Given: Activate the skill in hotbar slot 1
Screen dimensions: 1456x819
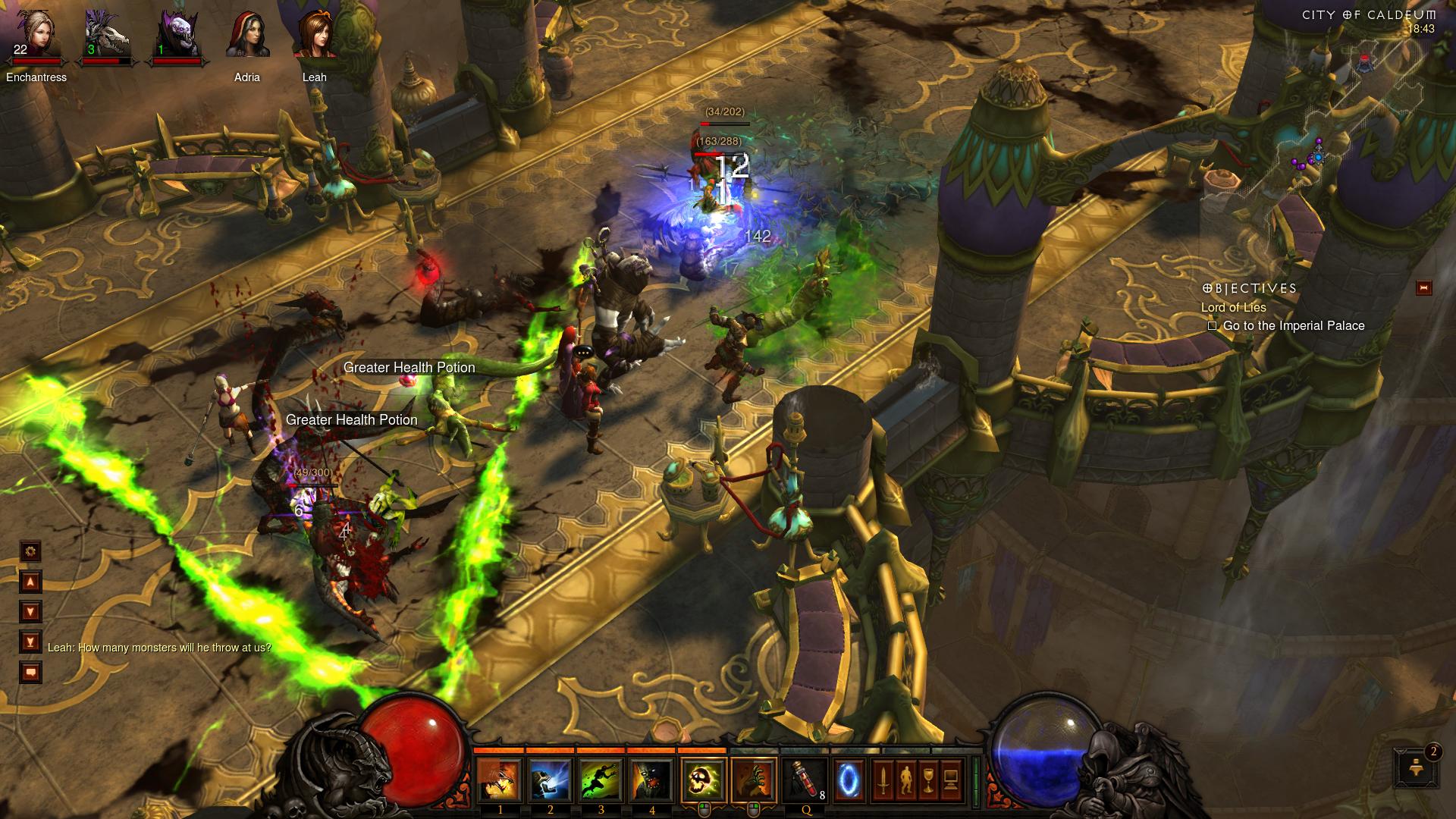Looking at the screenshot, I should pos(499,780).
